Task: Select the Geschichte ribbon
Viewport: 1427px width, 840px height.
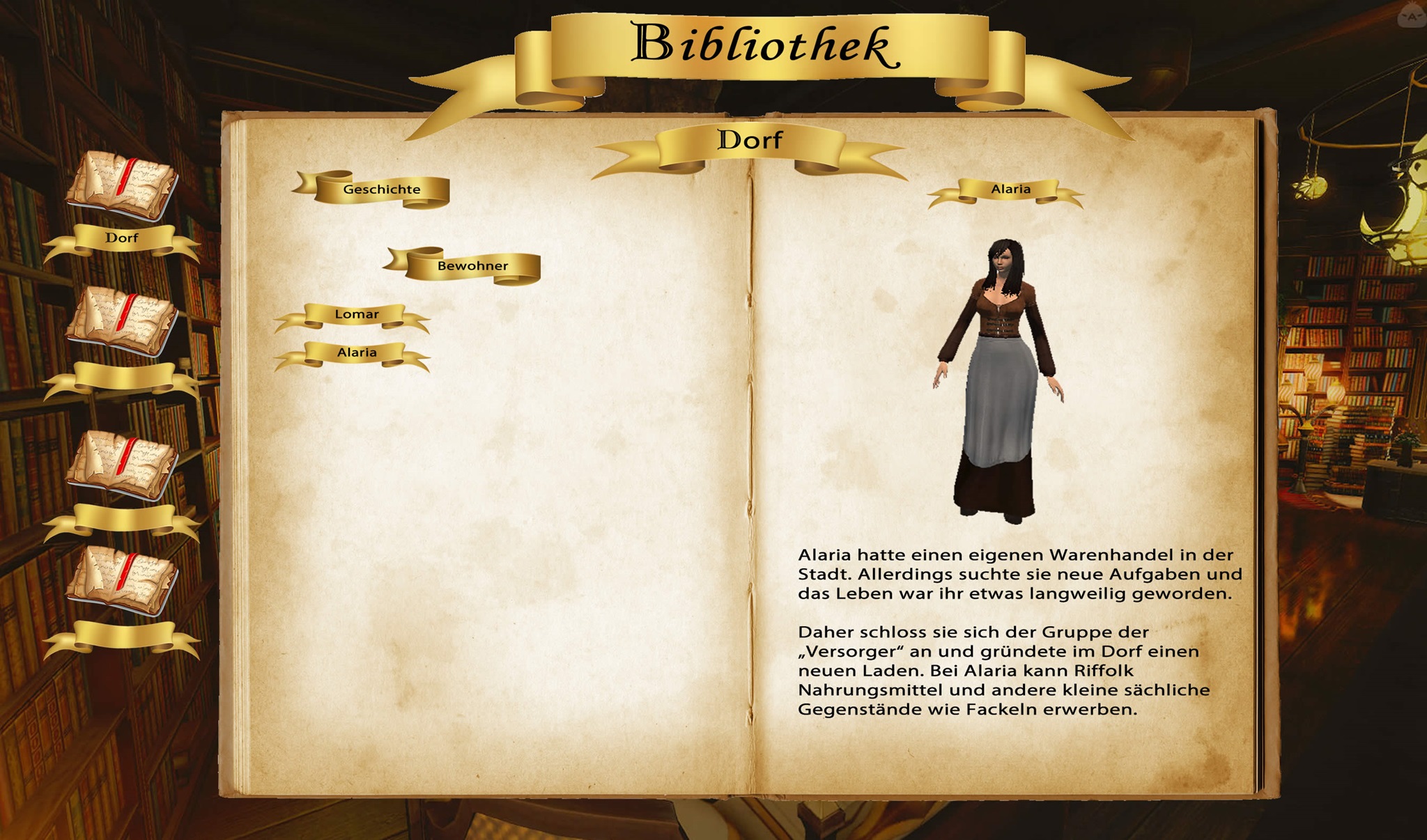Action: [x=381, y=189]
